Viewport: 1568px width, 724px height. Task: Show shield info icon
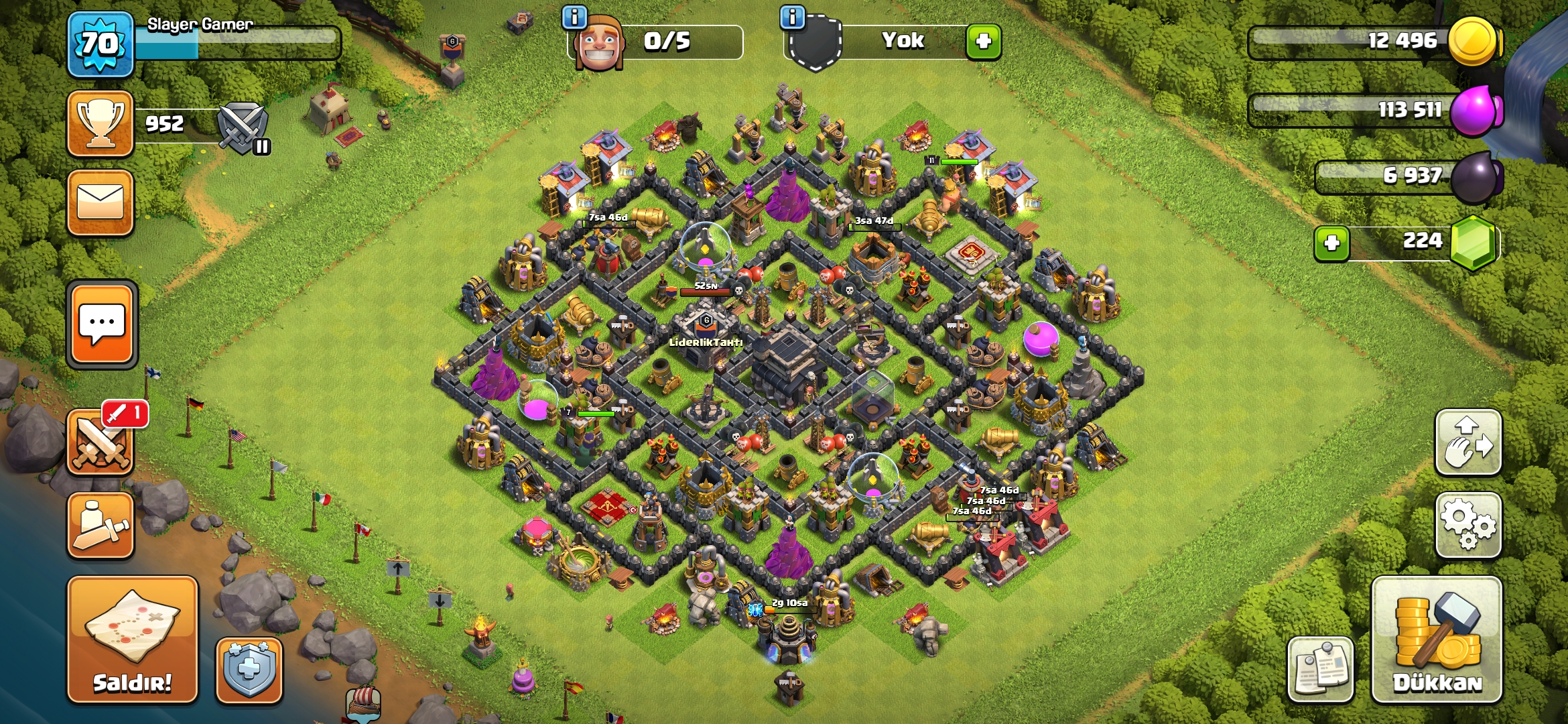792,17
